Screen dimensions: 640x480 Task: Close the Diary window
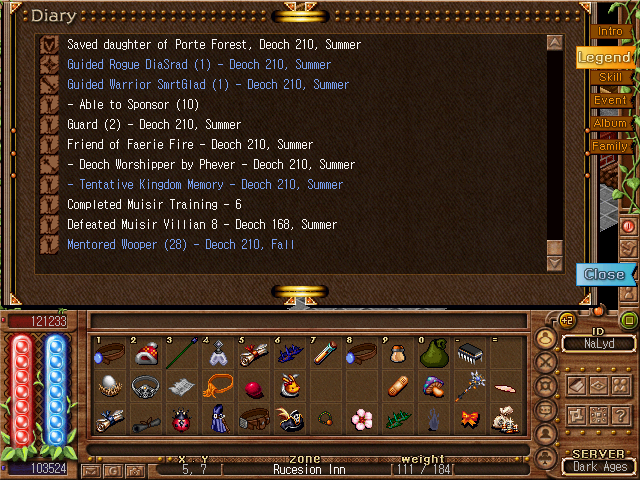point(603,274)
